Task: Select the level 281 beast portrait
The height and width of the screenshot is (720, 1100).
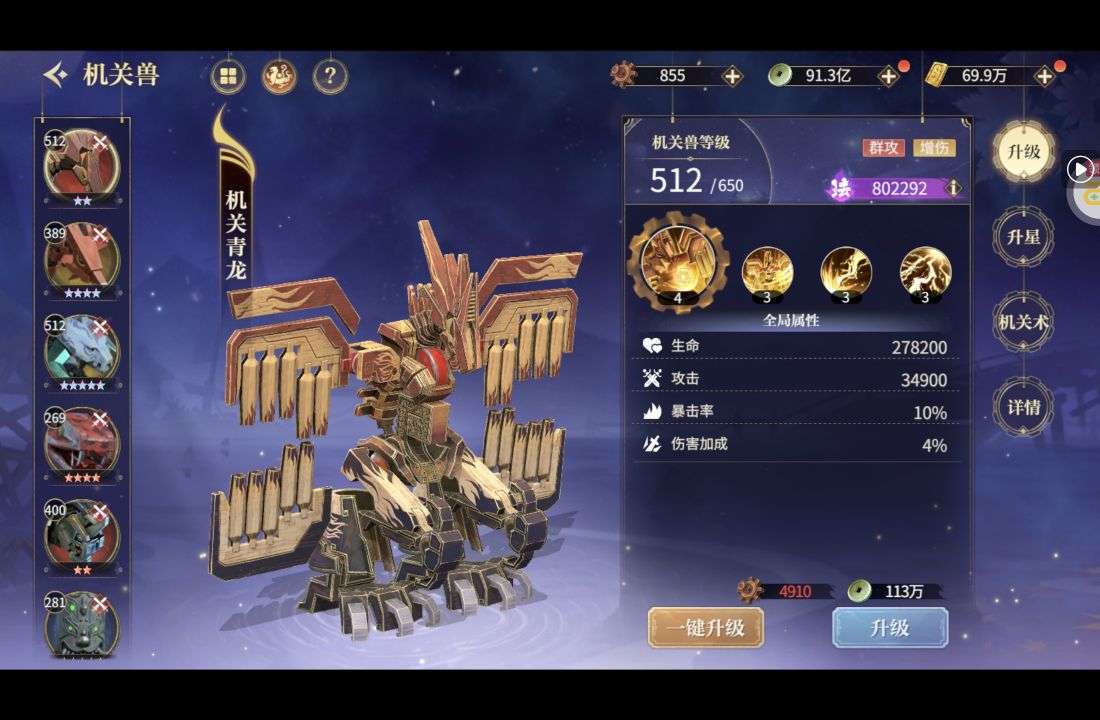Action: click(x=82, y=623)
